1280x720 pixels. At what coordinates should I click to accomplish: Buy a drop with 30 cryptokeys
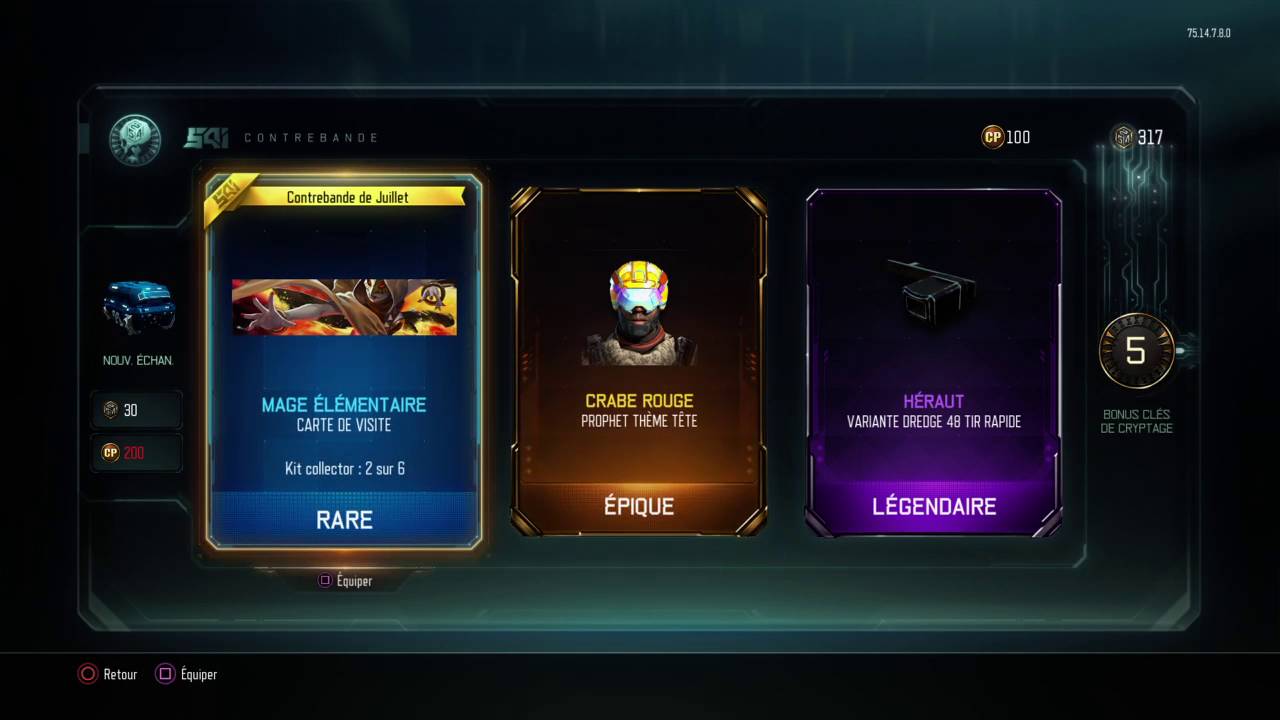(137, 410)
